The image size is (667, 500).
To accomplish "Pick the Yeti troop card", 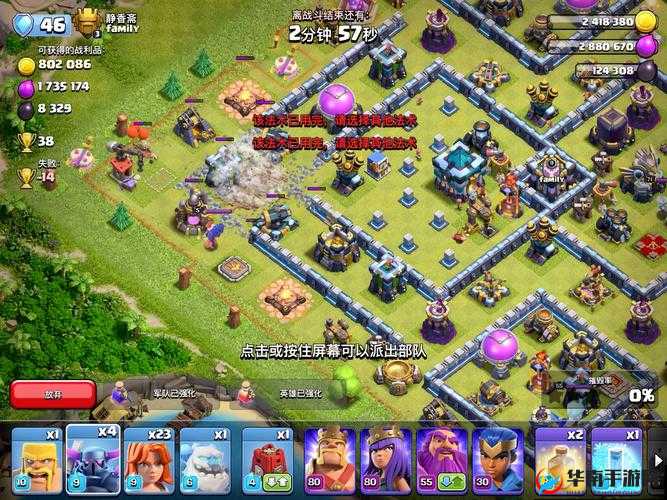I will (x=208, y=462).
